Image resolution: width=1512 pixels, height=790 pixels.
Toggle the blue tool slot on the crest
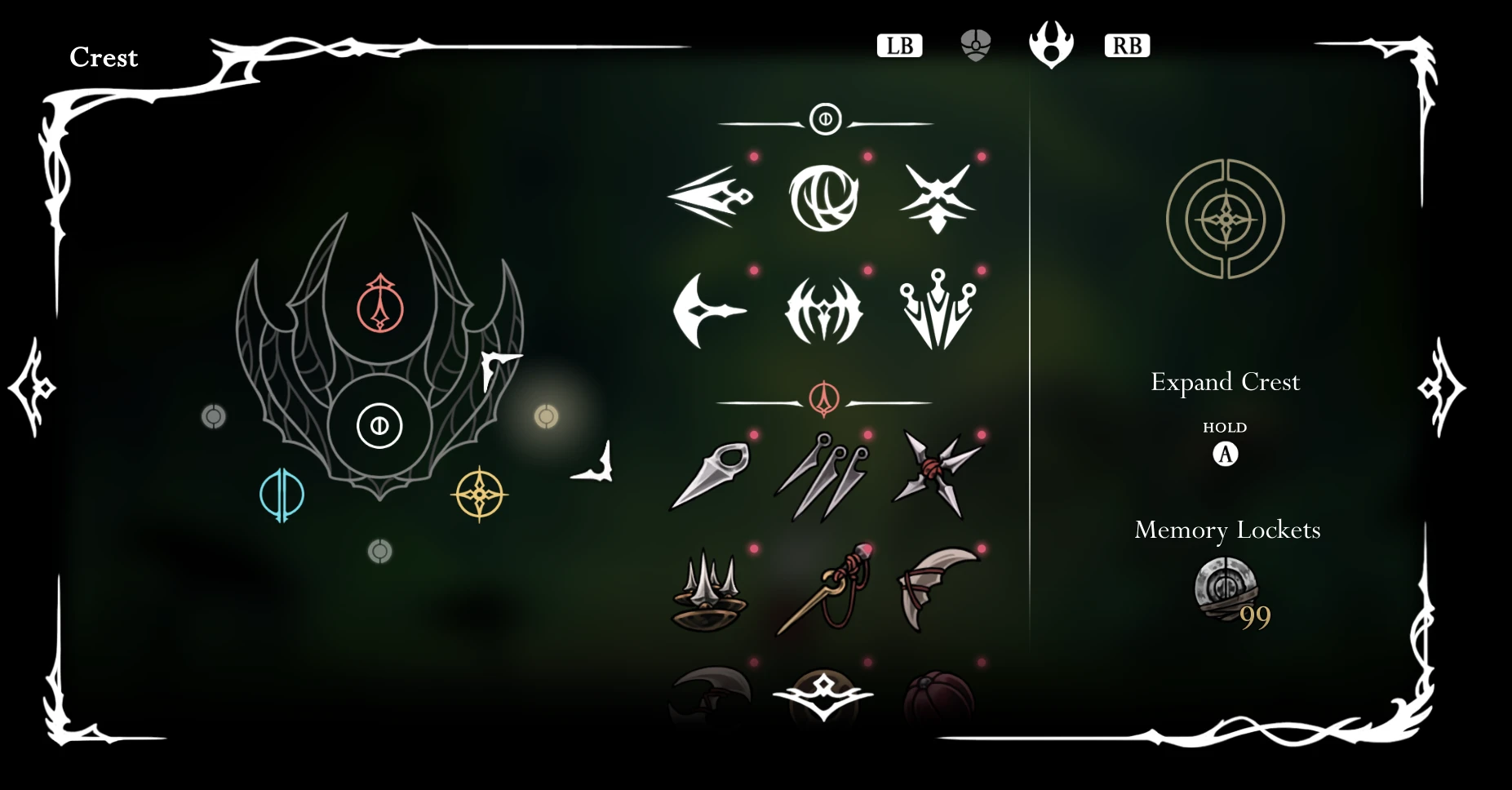[x=281, y=494]
